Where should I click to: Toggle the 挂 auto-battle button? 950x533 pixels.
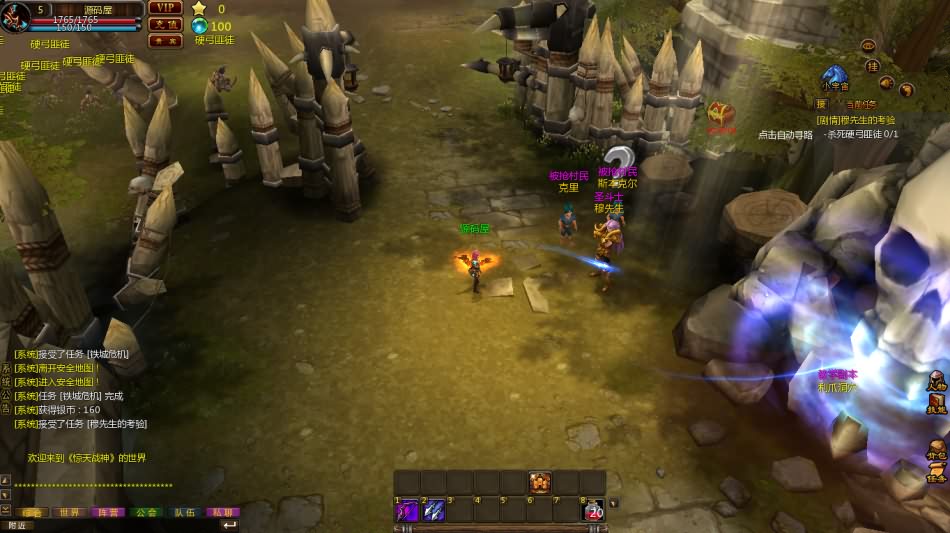tap(872, 66)
